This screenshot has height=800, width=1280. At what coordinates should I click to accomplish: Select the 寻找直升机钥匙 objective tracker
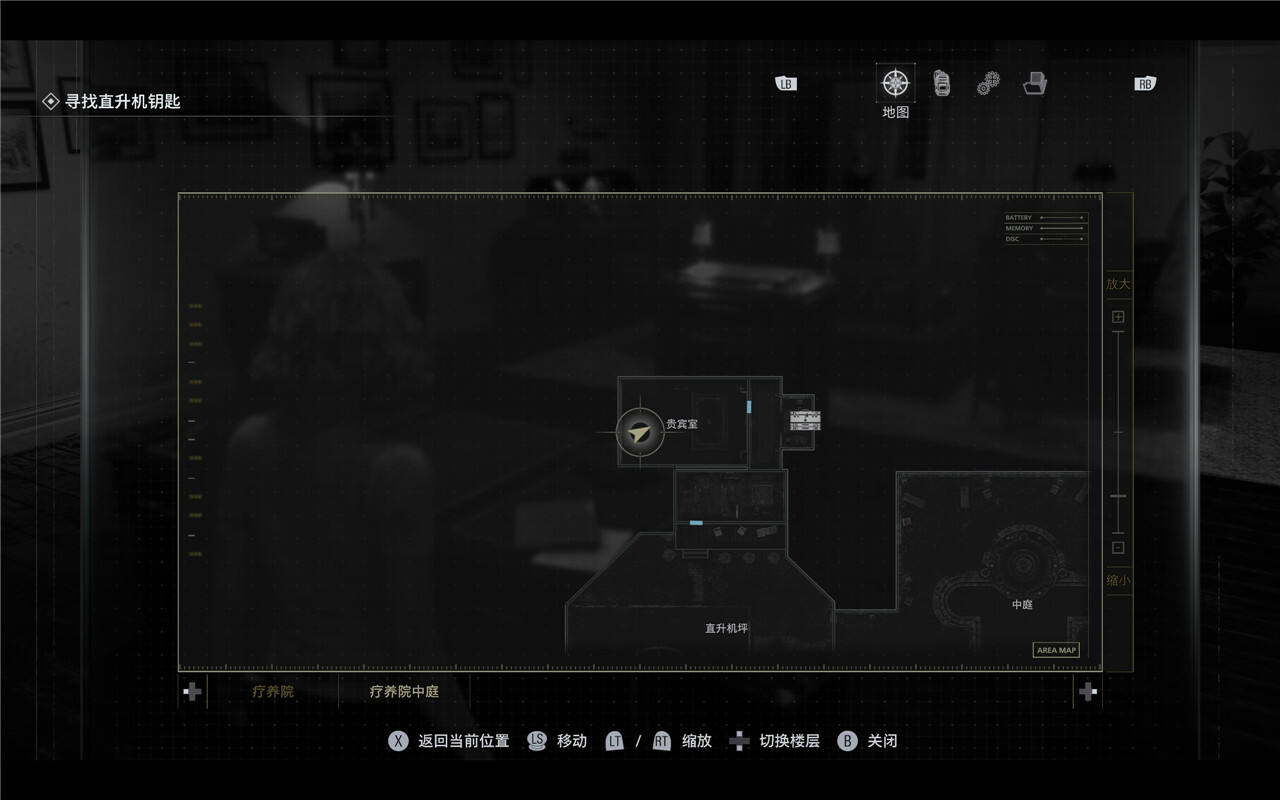(122, 101)
